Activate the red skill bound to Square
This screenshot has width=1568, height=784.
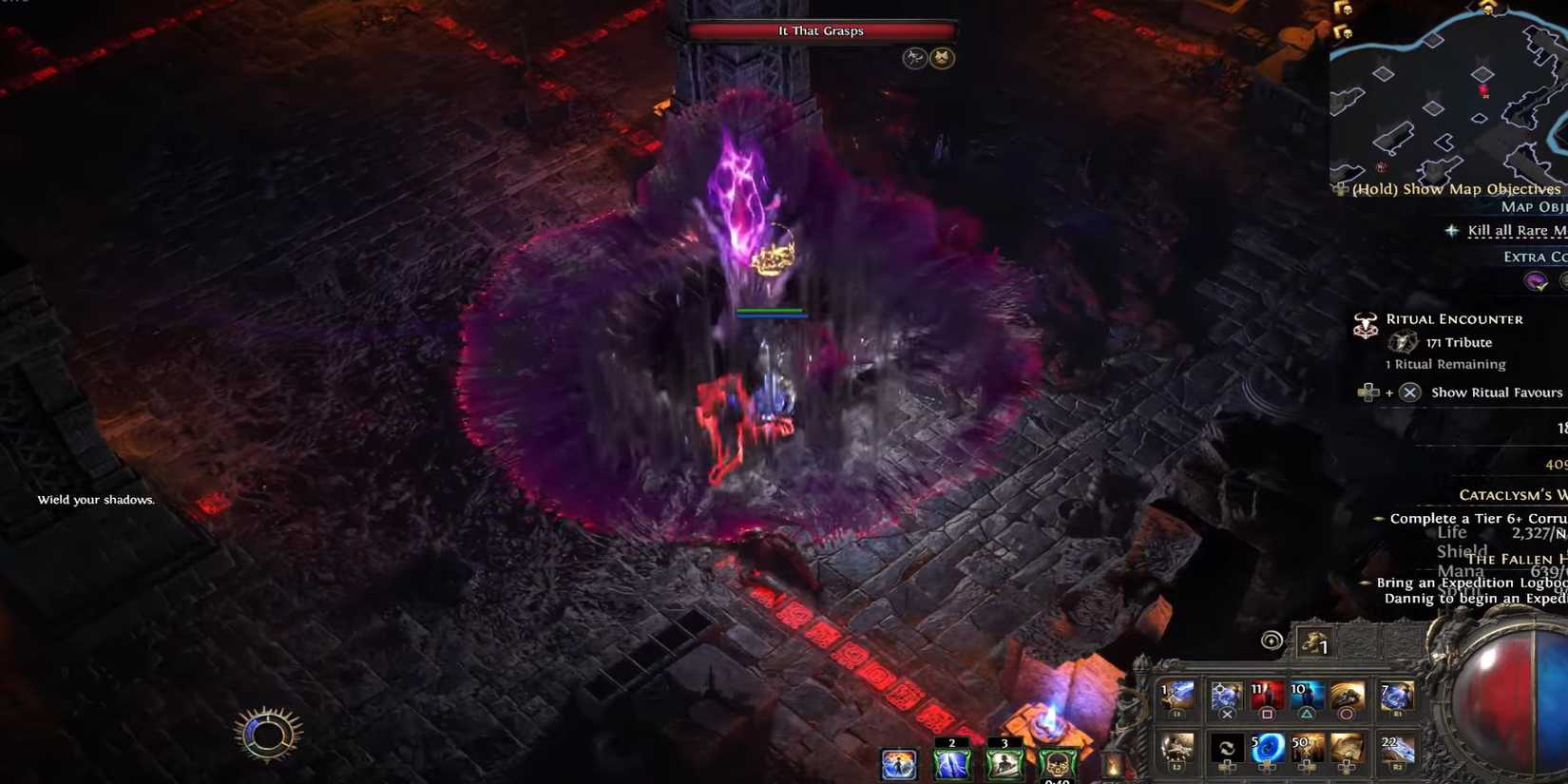pos(1267,697)
